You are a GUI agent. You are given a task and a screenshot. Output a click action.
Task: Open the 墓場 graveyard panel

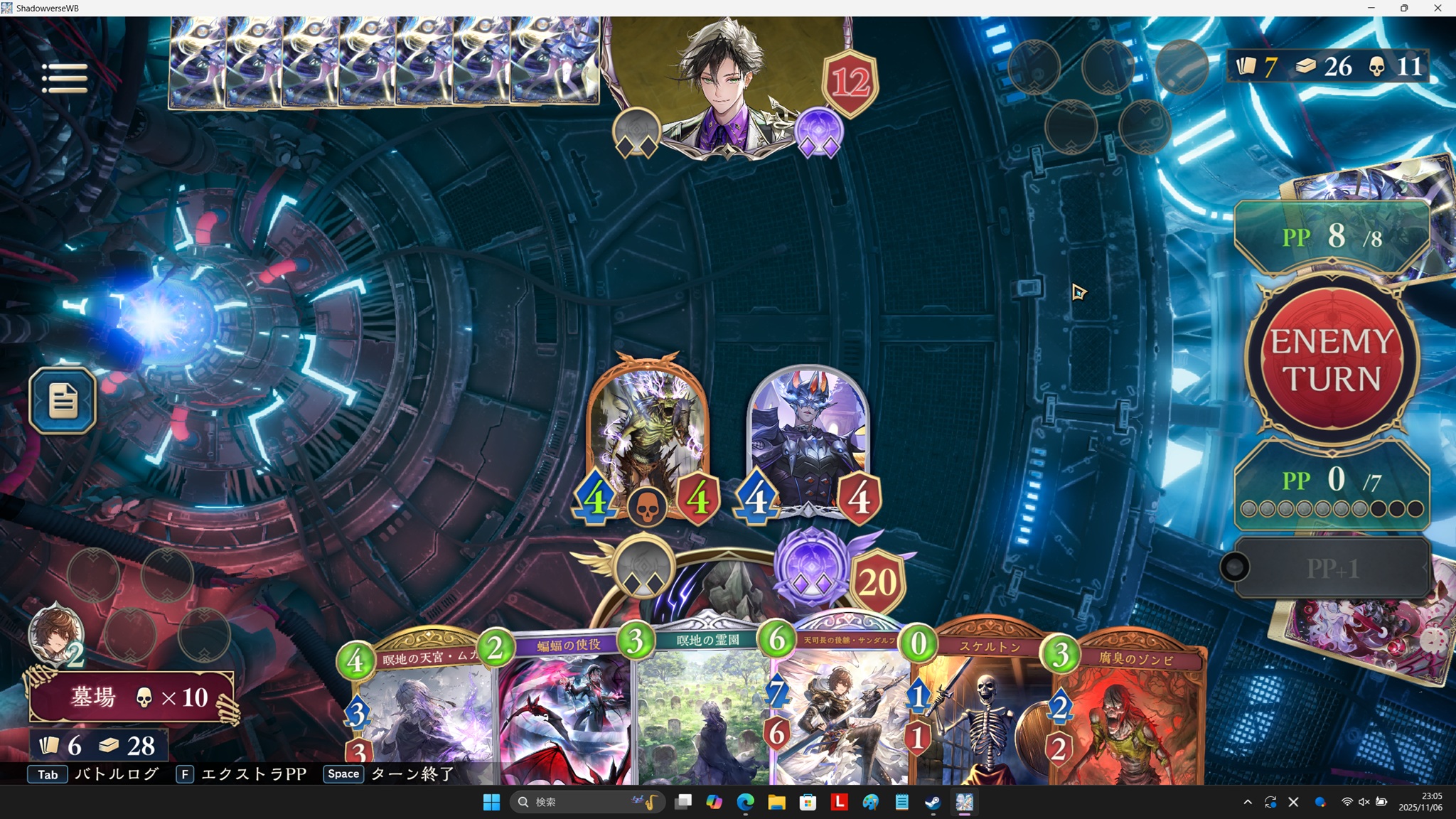(x=132, y=697)
